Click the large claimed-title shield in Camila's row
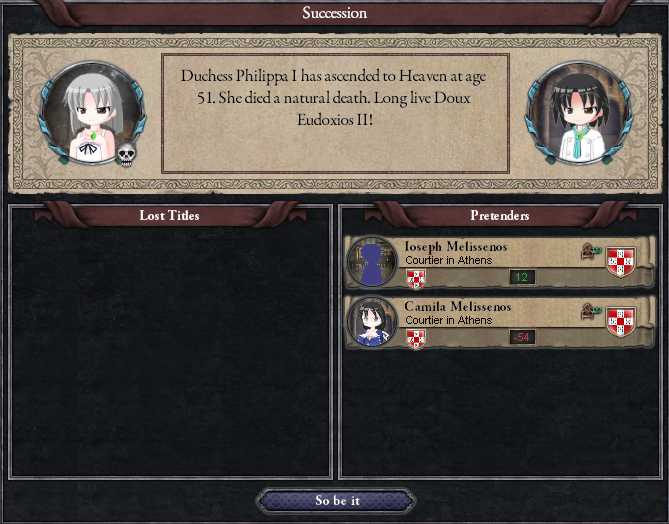The image size is (669, 524). click(621, 322)
